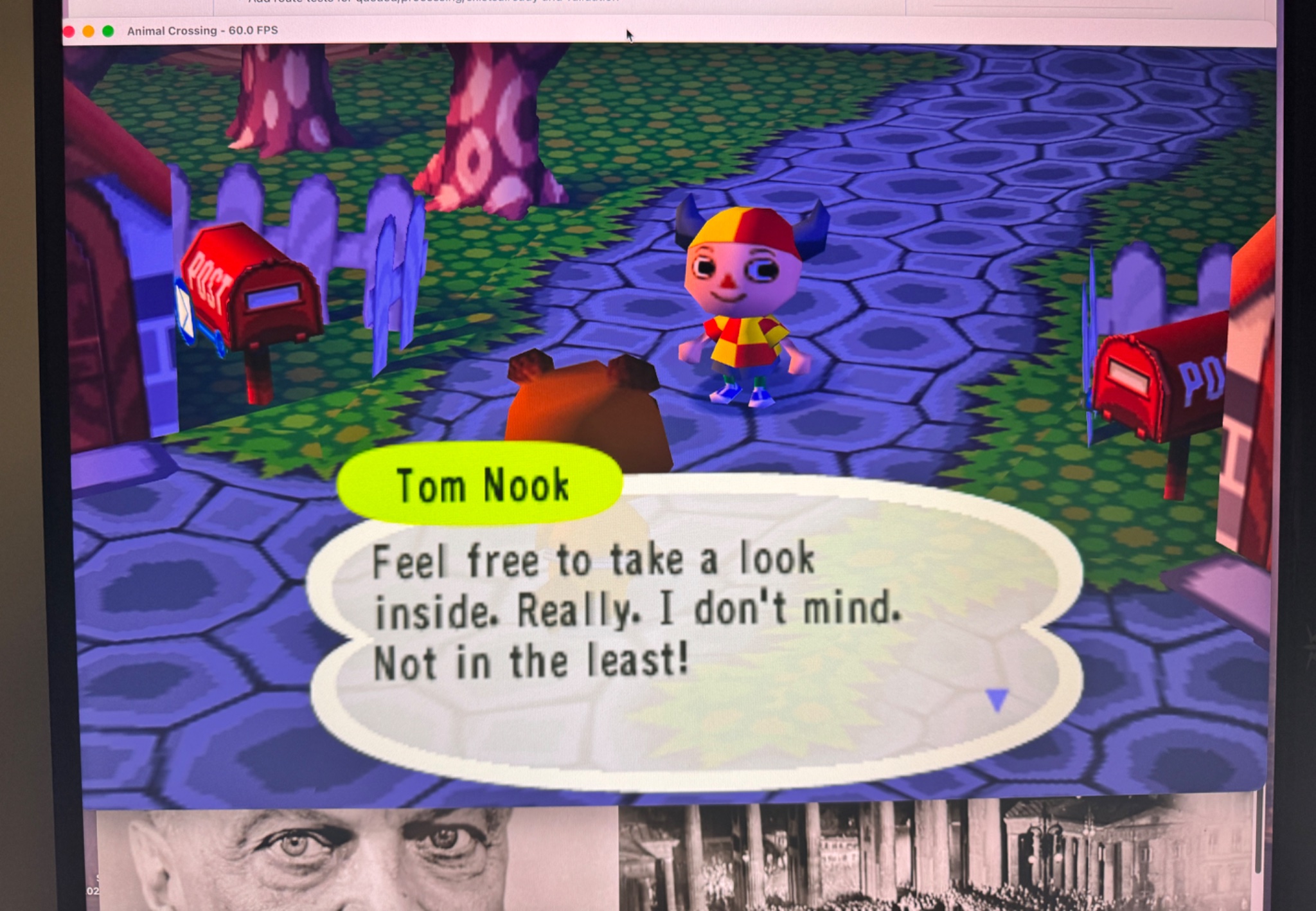This screenshot has width=1316, height=911.
Task: Minimize the window with the yellow button
Action: [89, 32]
